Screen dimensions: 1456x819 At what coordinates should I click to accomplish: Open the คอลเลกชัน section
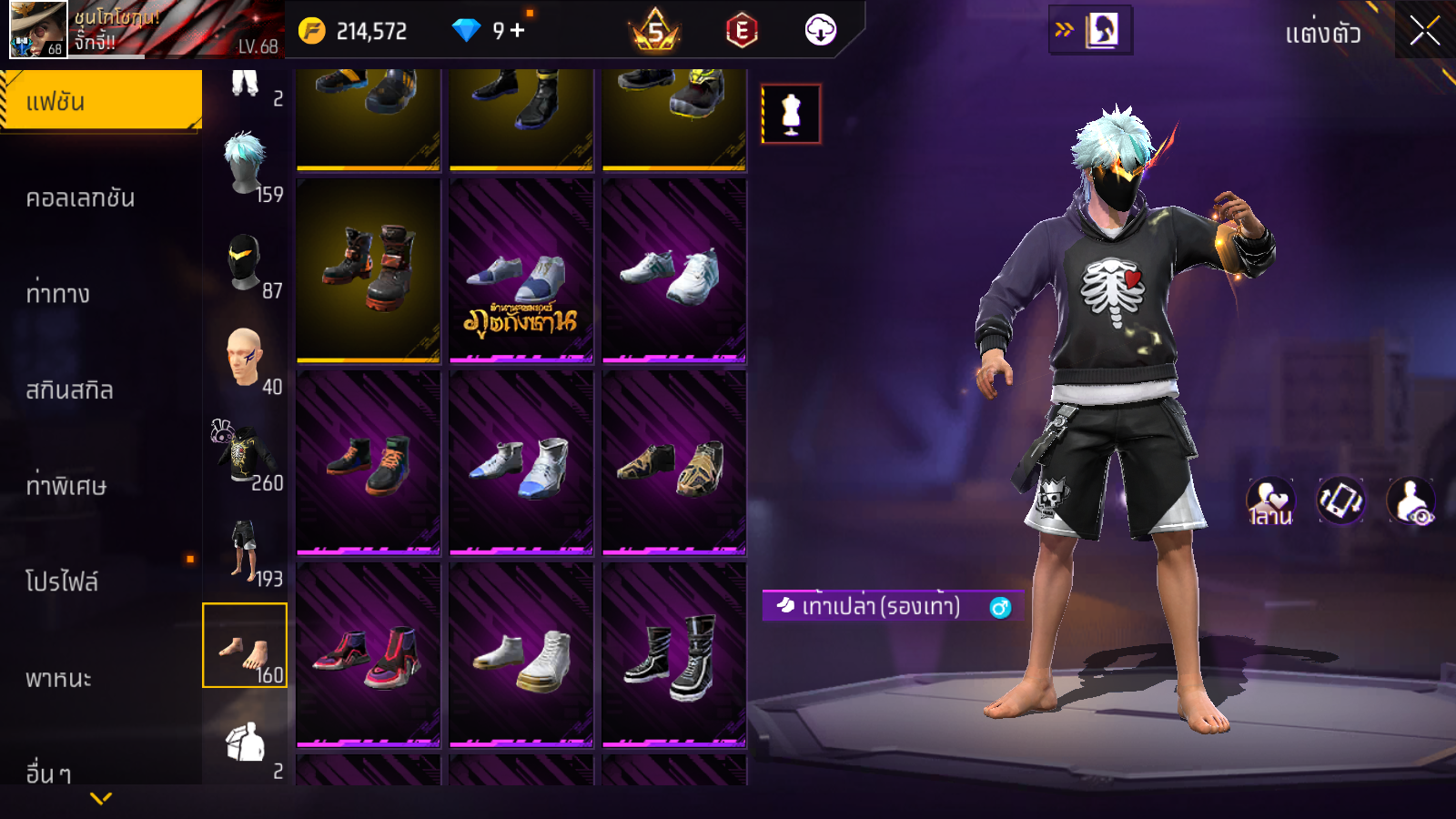(80, 198)
